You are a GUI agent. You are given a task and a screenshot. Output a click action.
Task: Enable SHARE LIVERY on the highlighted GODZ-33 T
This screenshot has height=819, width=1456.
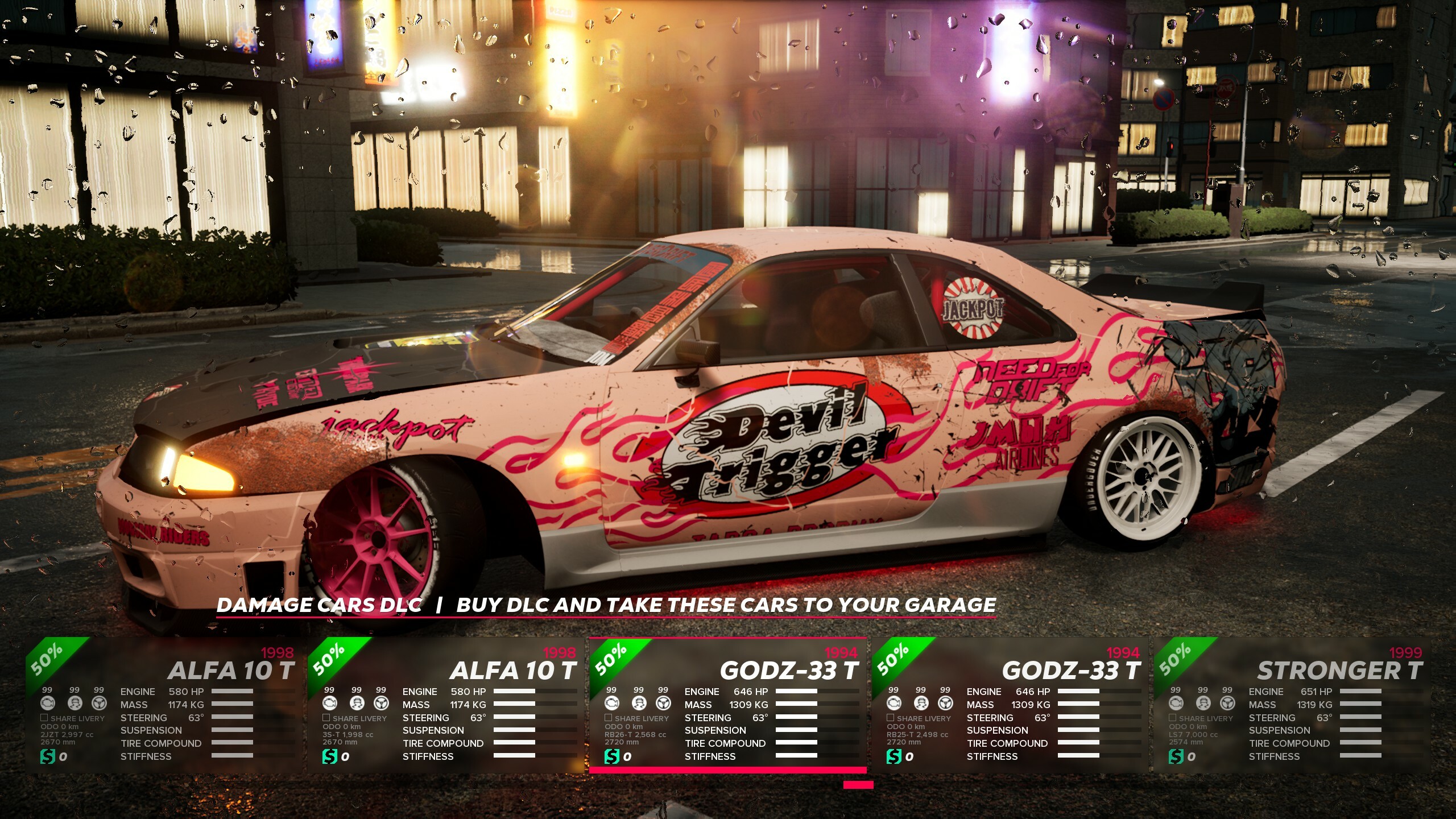click(x=610, y=718)
